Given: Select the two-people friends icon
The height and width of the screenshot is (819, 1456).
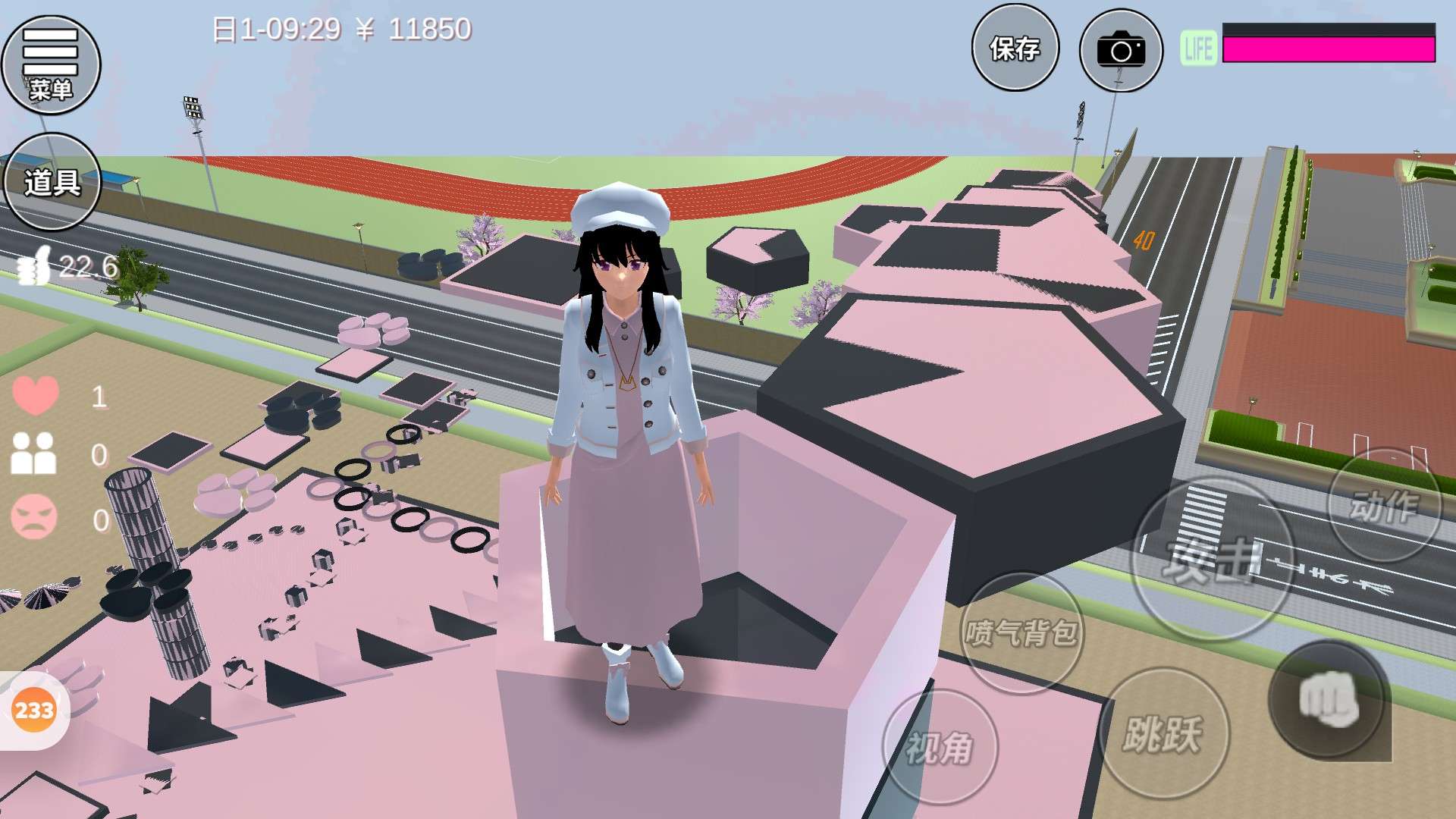Looking at the screenshot, I should (x=33, y=453).
